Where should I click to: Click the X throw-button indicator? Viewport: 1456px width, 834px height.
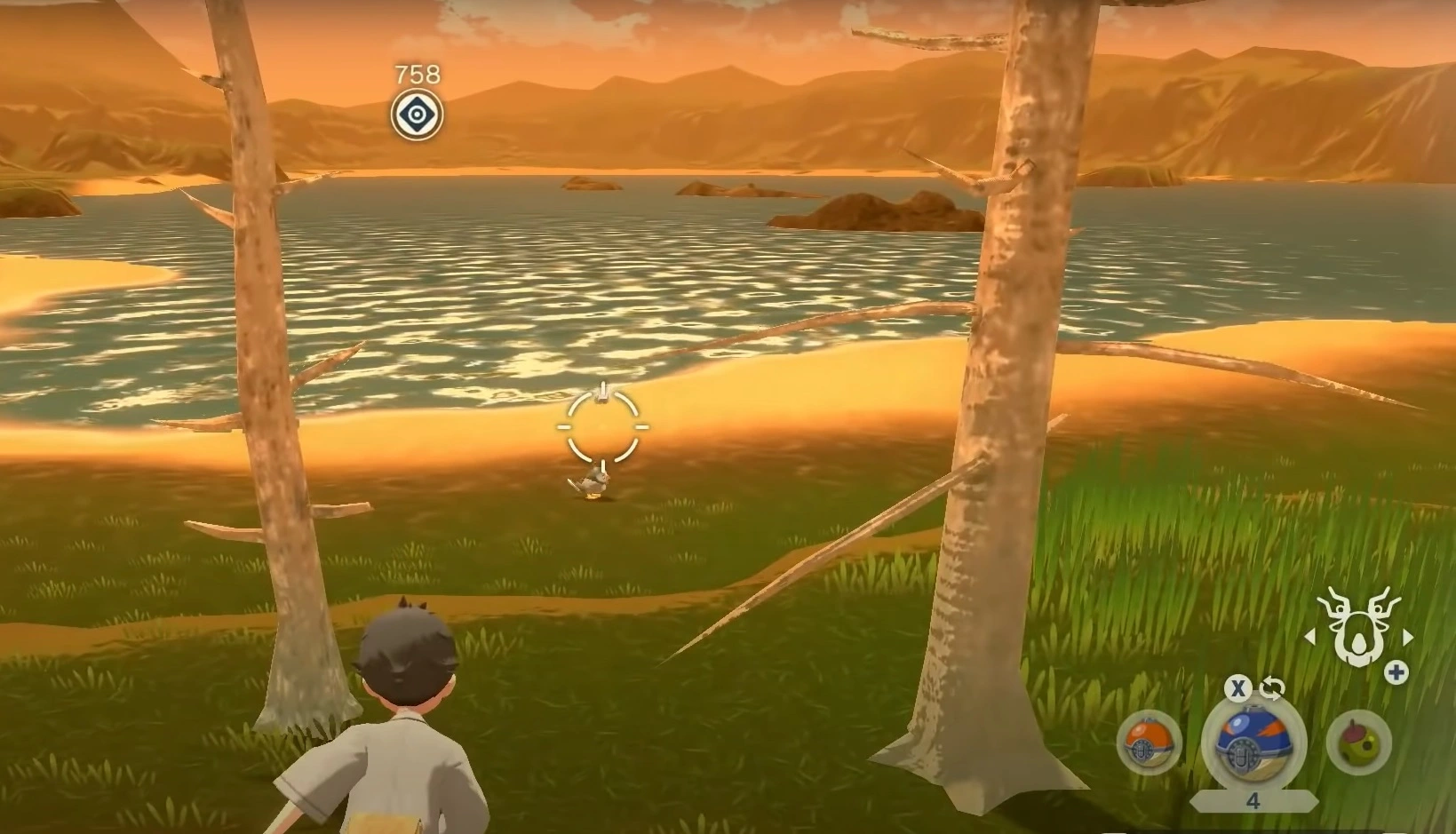click(1237, 687)
